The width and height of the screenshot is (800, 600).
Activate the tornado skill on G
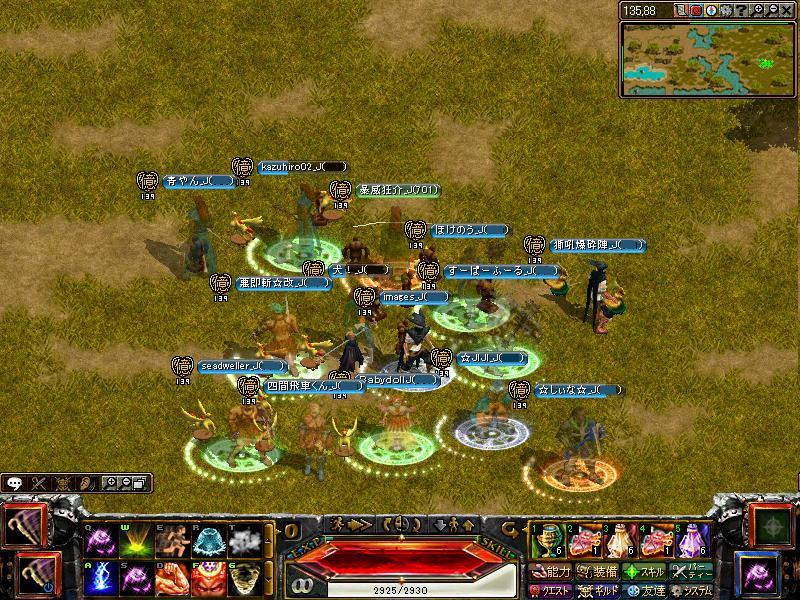pos(243,578)
